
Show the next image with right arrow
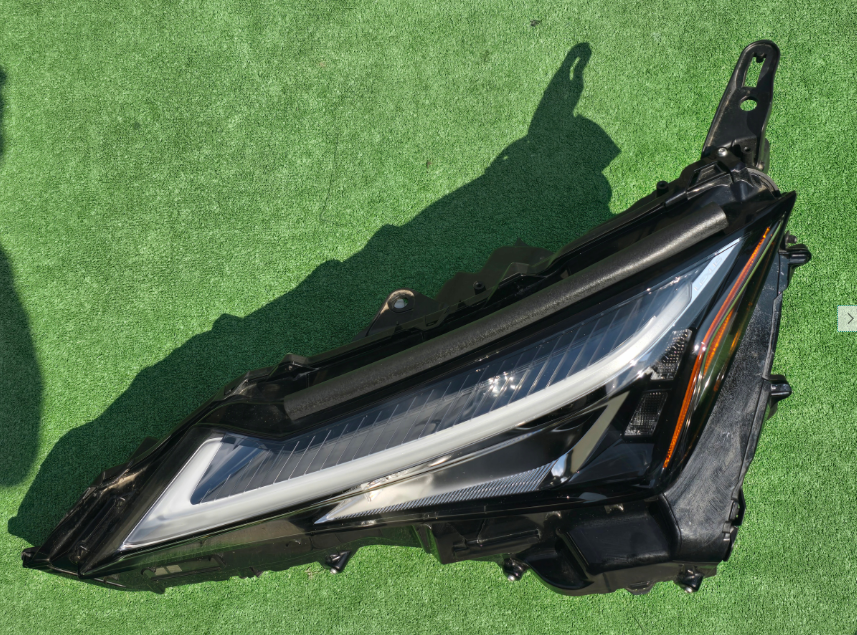pyautogui.click(x=848, y=318)
